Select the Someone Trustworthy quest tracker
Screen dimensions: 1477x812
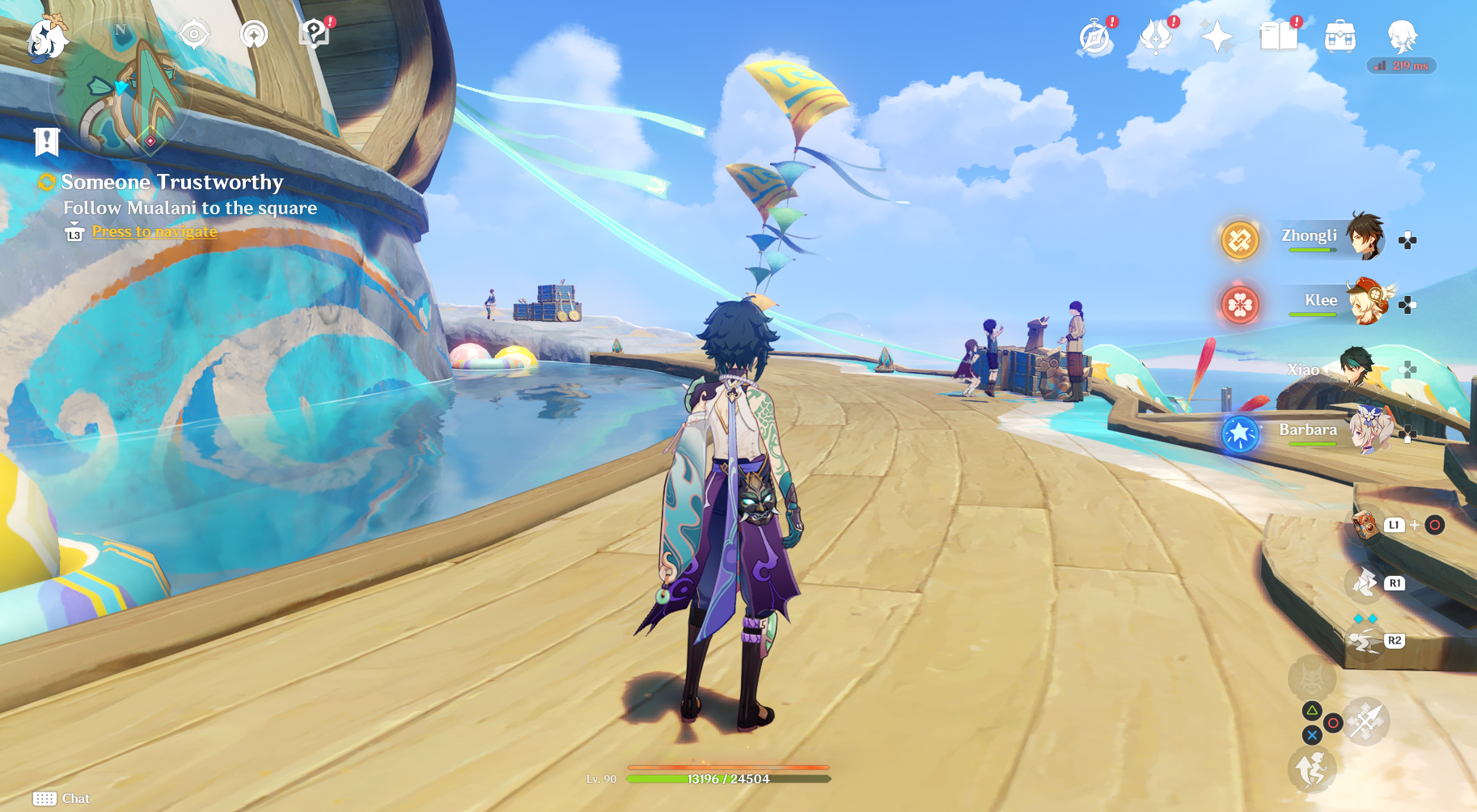pyautogui.click(x=172, y=183)
